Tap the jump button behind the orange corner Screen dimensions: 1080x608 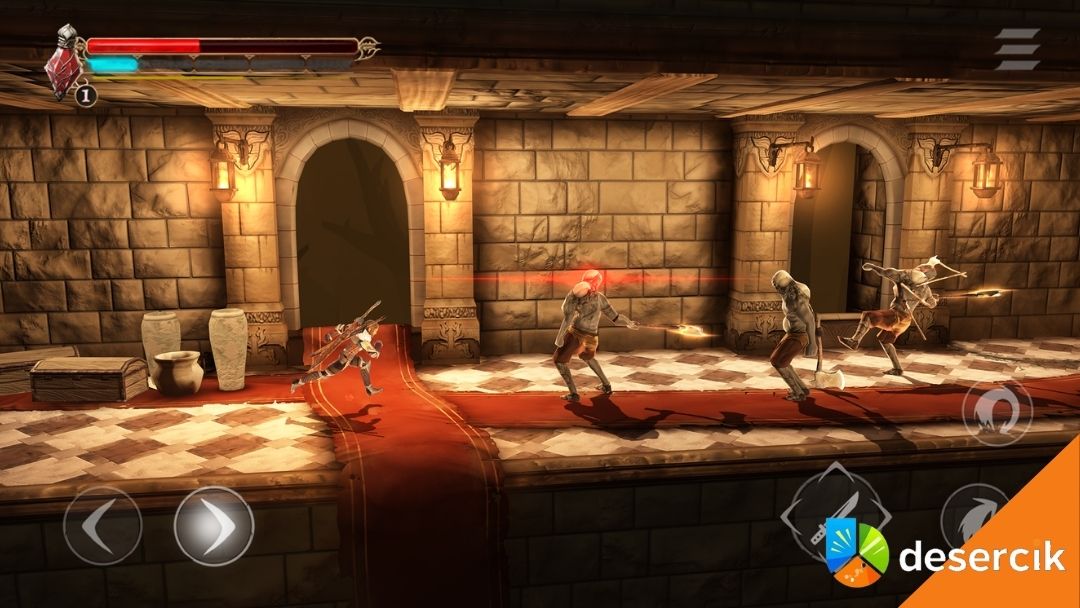click(972, 513)
